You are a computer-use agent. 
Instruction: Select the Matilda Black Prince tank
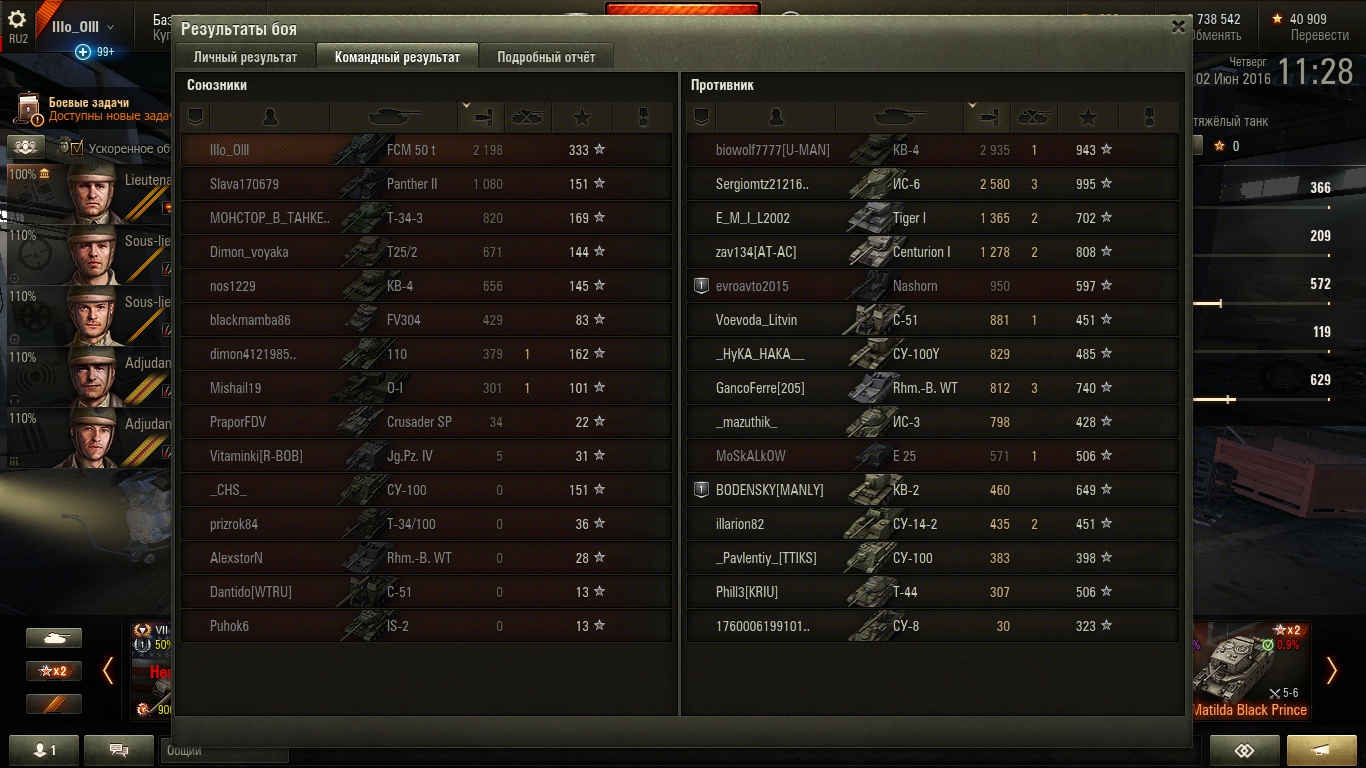tap(1250, 672)
